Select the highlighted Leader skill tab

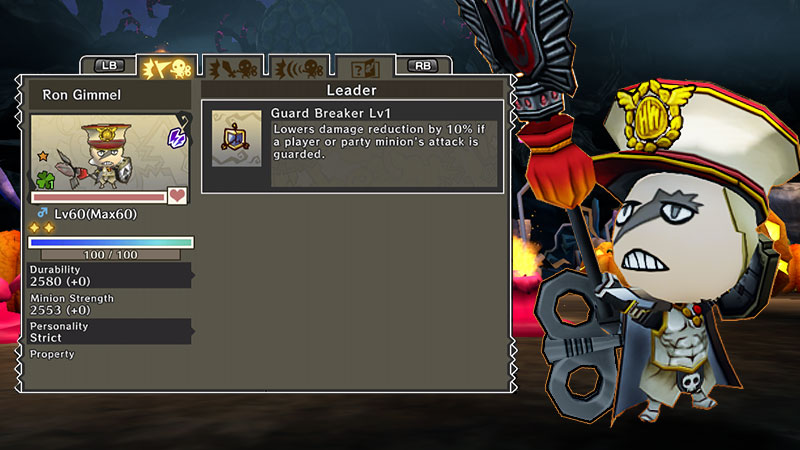(x=166, y=68)
